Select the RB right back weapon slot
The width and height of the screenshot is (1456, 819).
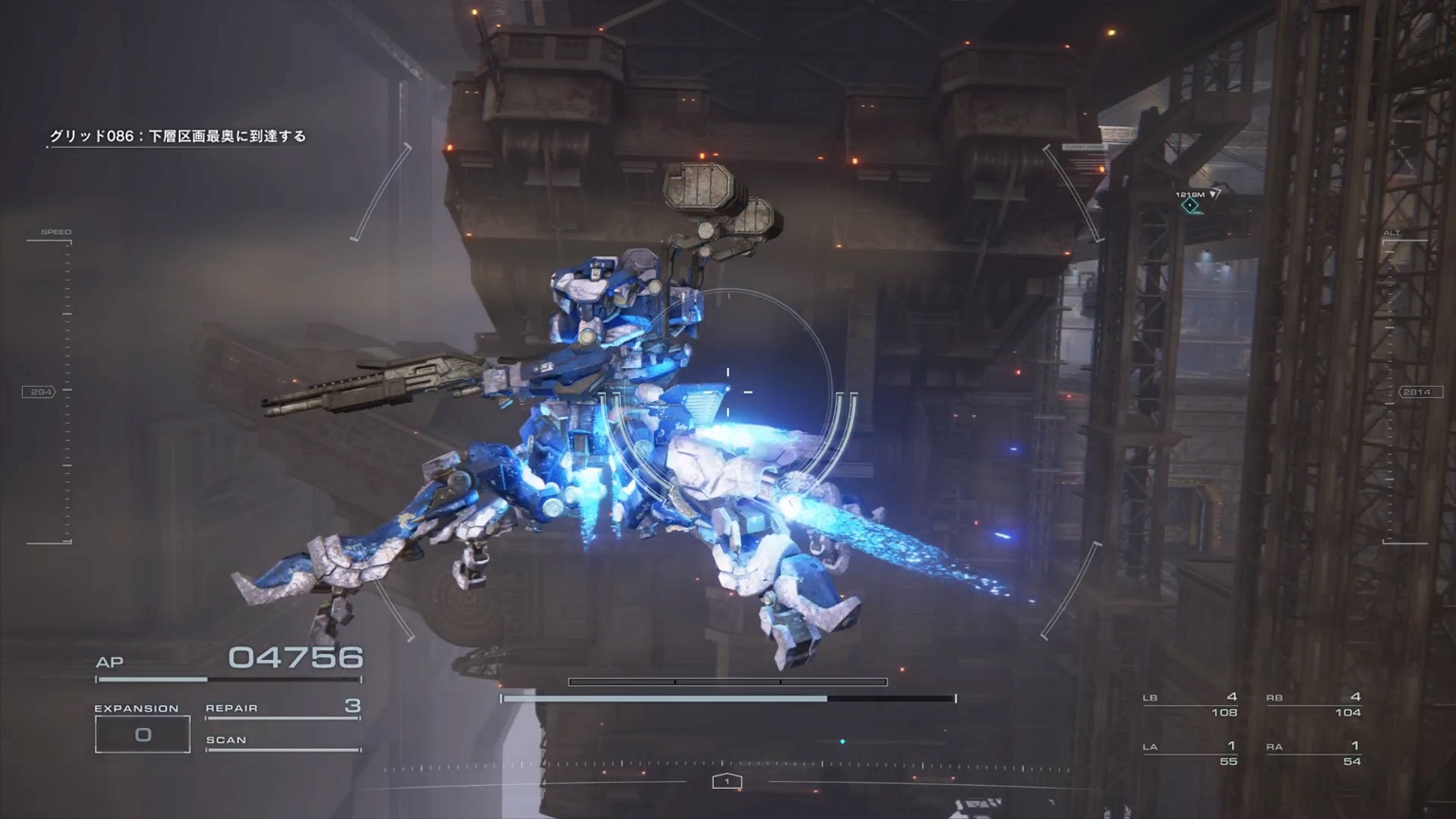pyautogui.click(x=1314, y=704)
